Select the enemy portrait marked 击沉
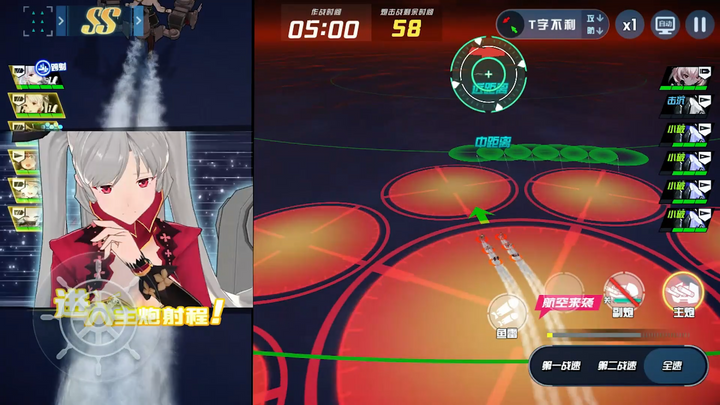 689,102
